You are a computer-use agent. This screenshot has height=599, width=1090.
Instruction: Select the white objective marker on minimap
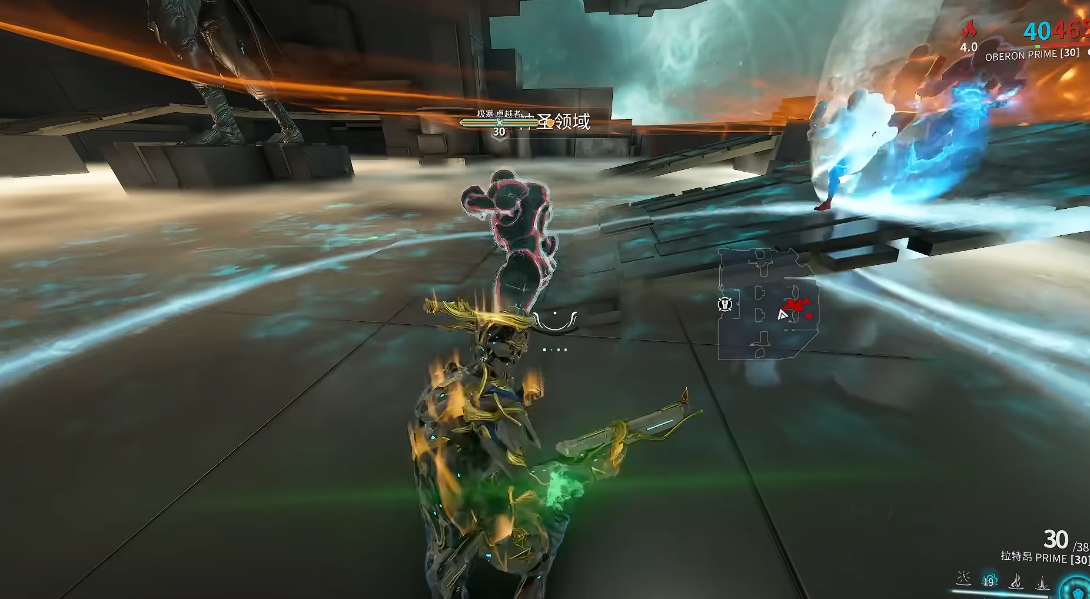[726, 304]
